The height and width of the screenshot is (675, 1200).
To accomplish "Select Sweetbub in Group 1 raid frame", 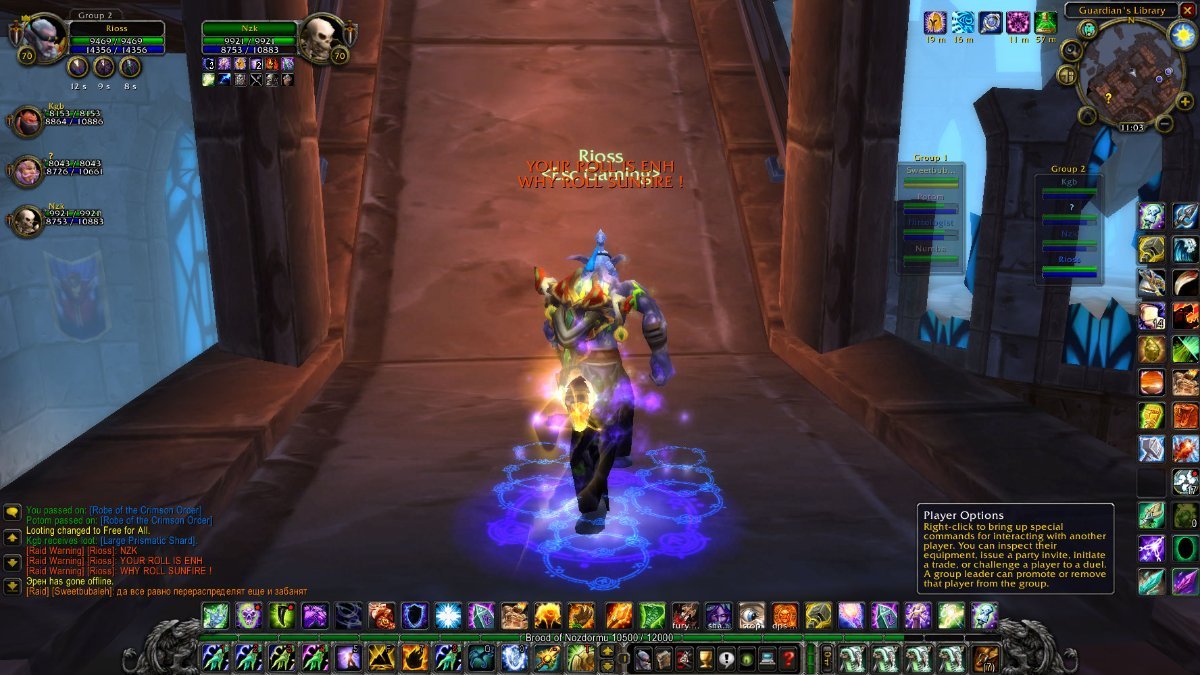I will click(930, 174).
